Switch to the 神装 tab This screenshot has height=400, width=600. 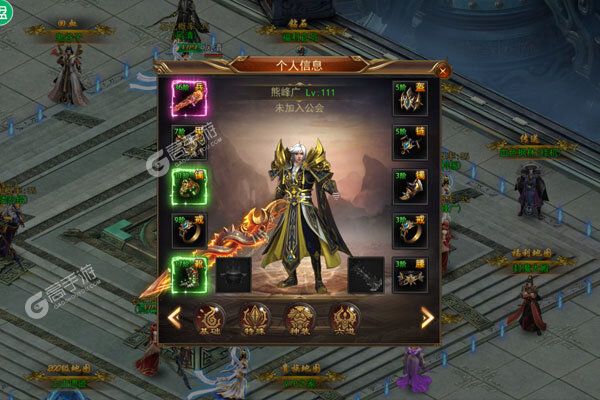tap(299, 318)
